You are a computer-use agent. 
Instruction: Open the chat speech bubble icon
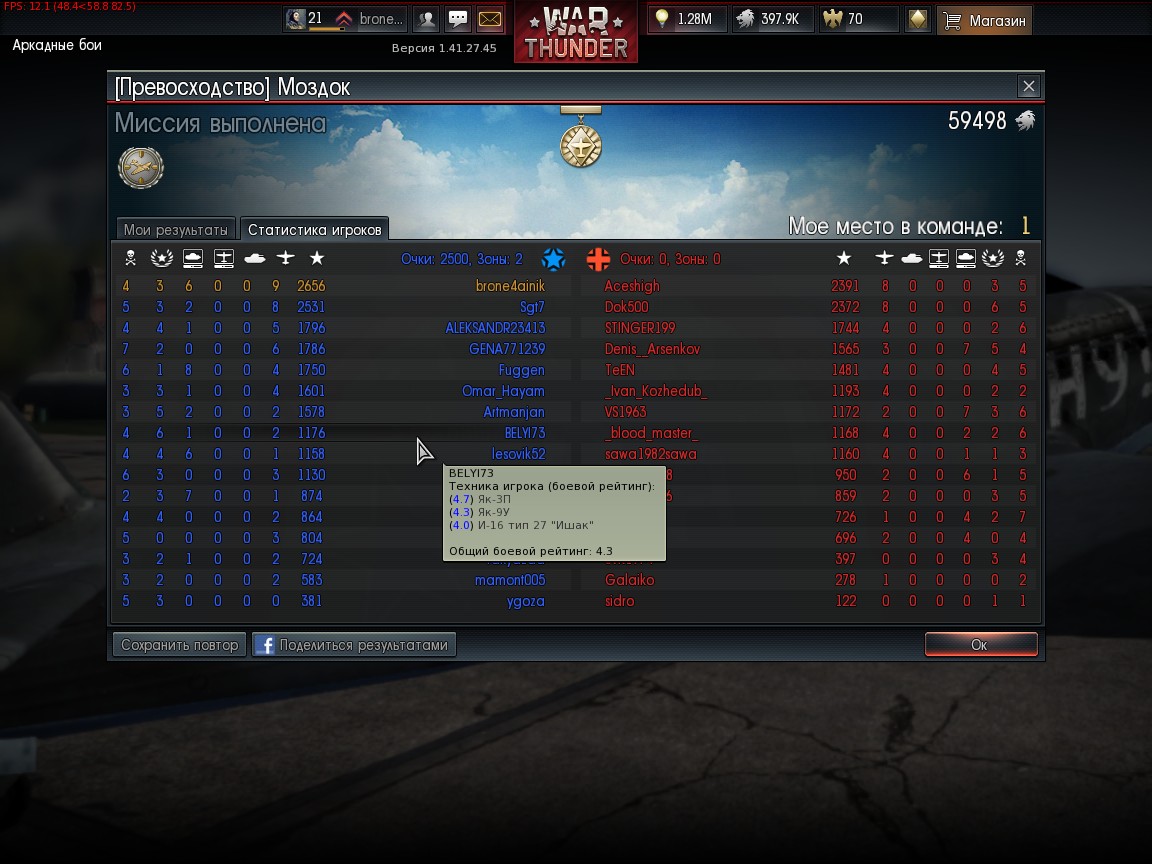point(458,19)
